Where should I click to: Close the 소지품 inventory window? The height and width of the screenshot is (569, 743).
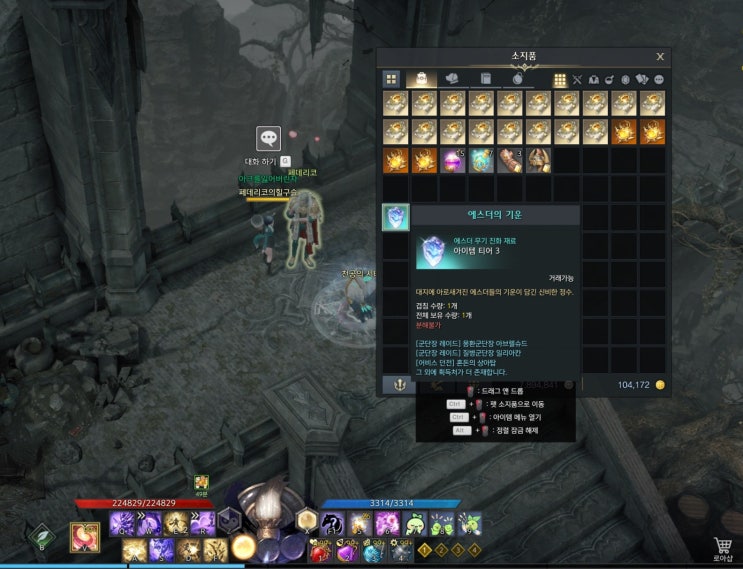(x=660, y=57)
